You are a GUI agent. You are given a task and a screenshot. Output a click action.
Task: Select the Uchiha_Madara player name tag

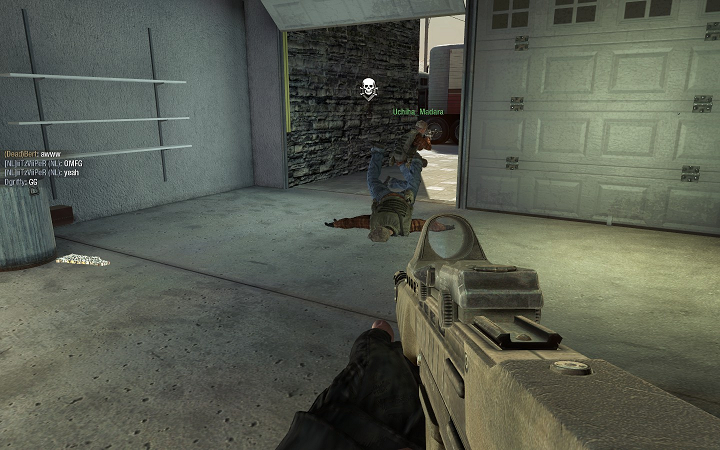click(x=417, y=113)
